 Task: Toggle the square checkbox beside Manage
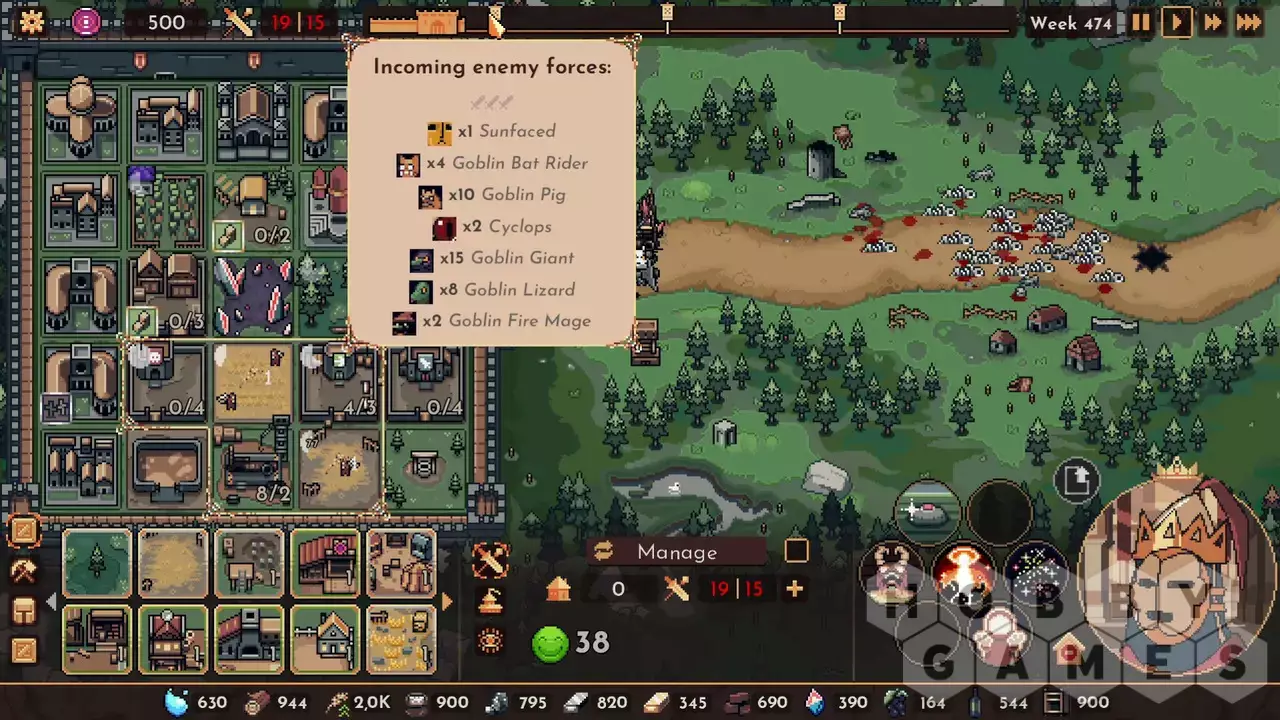[x=796, y=551]
